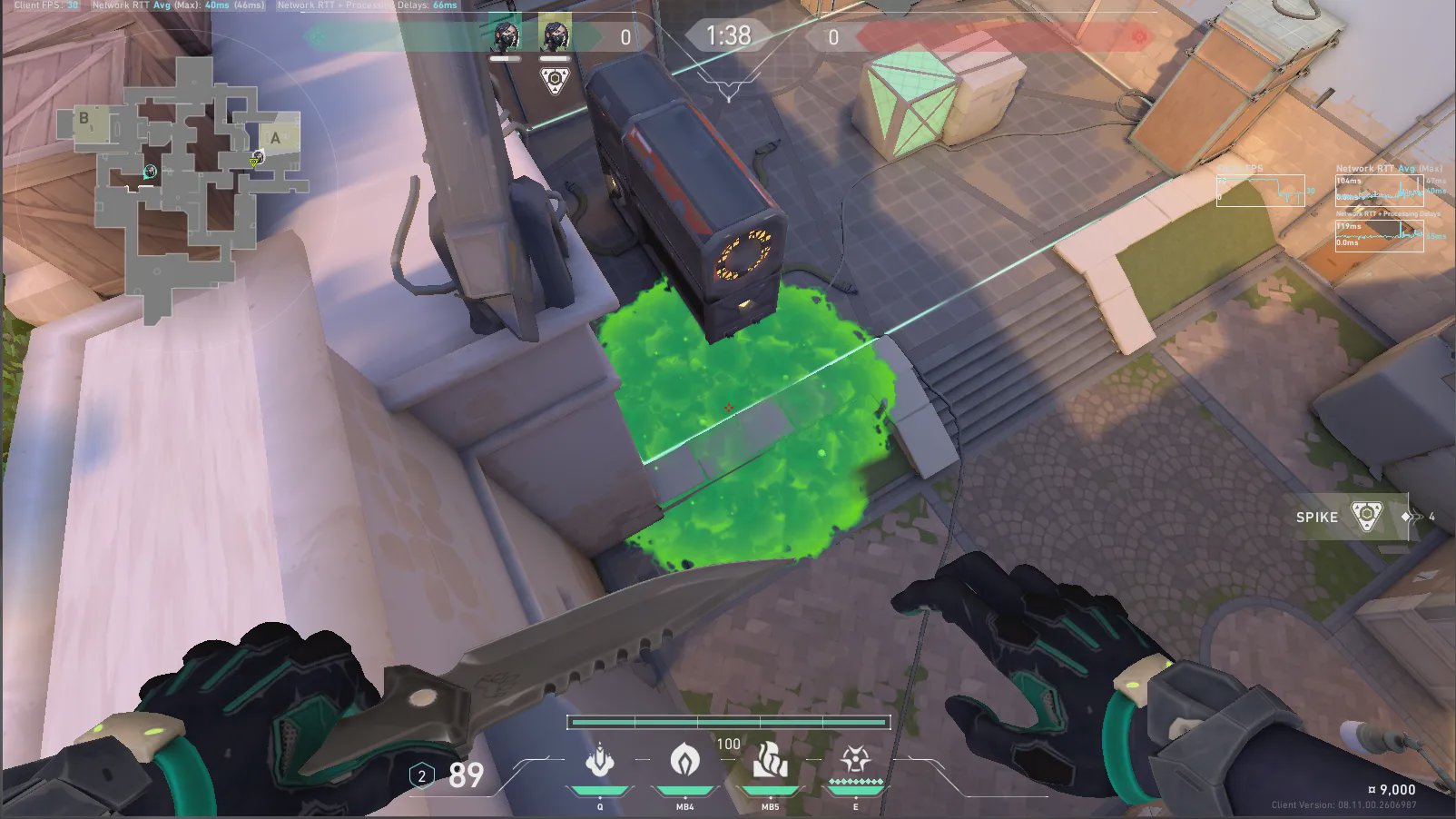Select the B site label on minimap
Image resolution: width=1456 pixels, height=819 pixels.
84,118
